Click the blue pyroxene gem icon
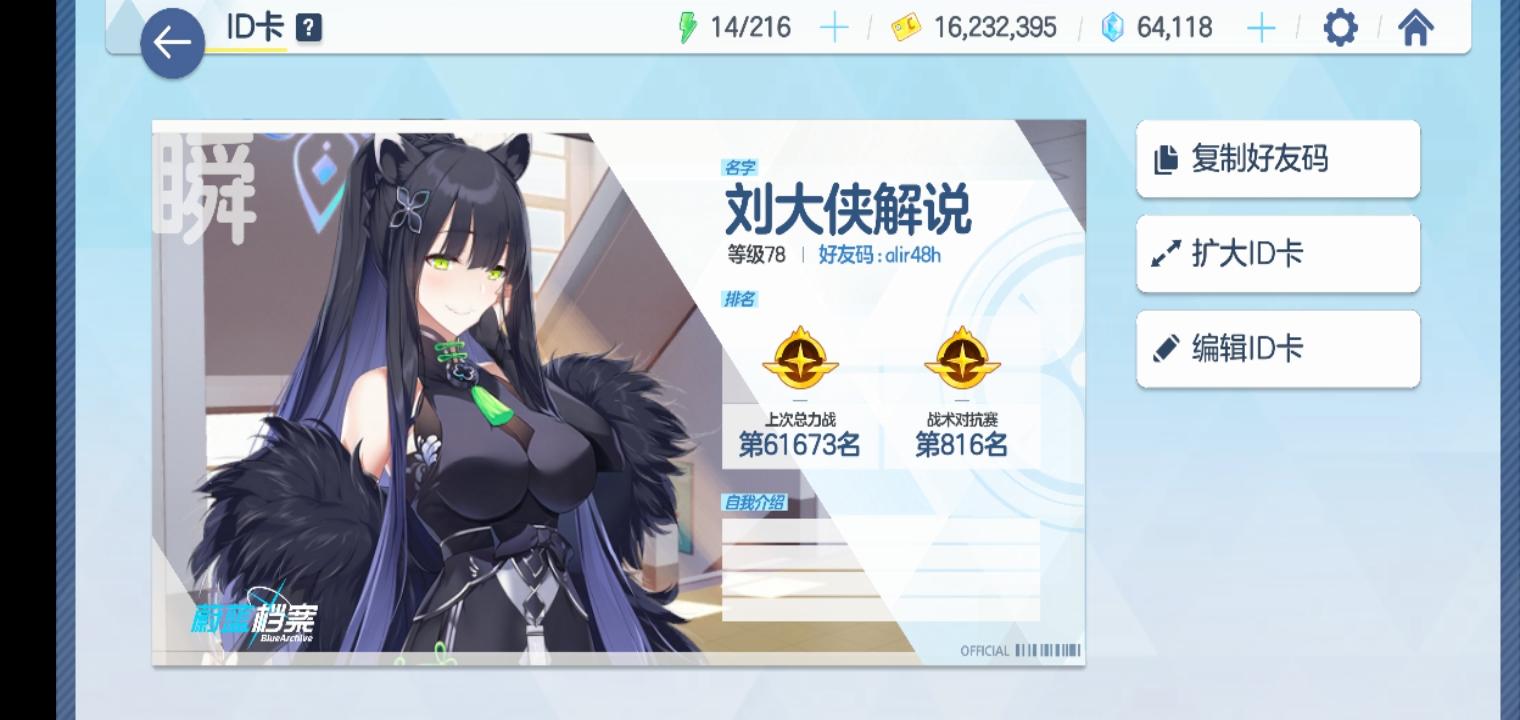 tap(1111, 28)
